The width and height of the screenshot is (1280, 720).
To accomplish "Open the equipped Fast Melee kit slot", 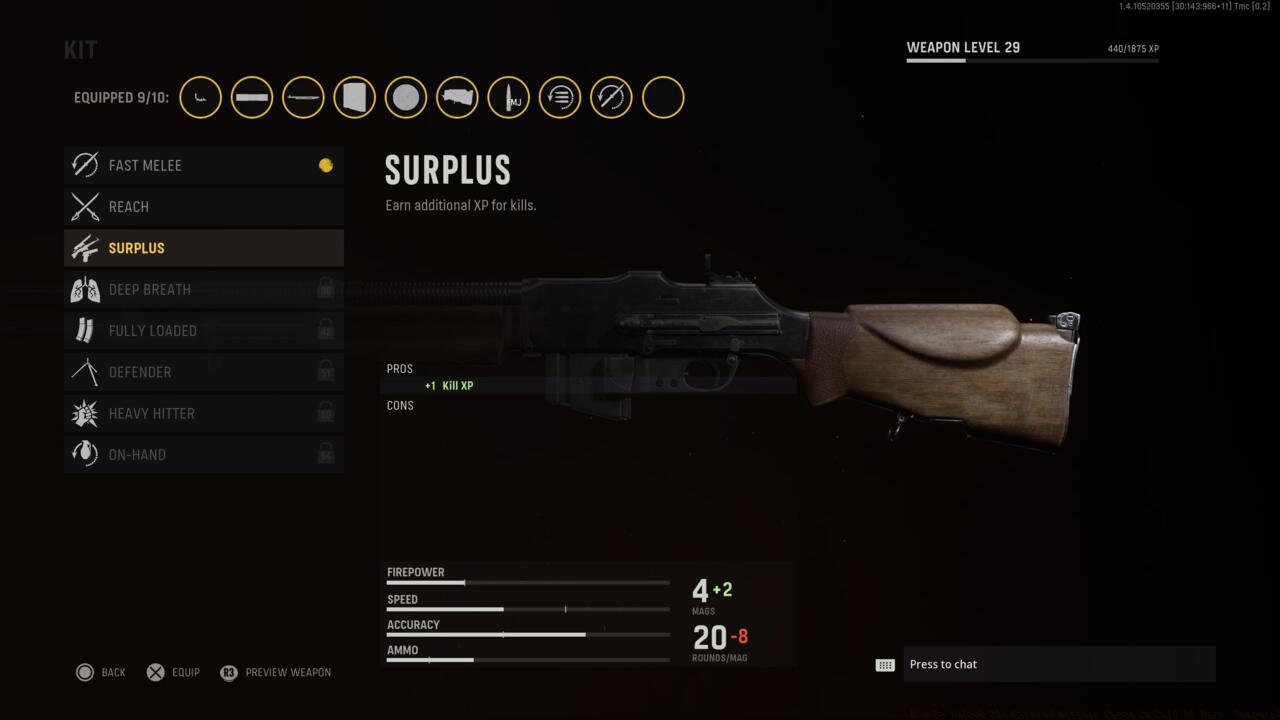I will 611,98.
